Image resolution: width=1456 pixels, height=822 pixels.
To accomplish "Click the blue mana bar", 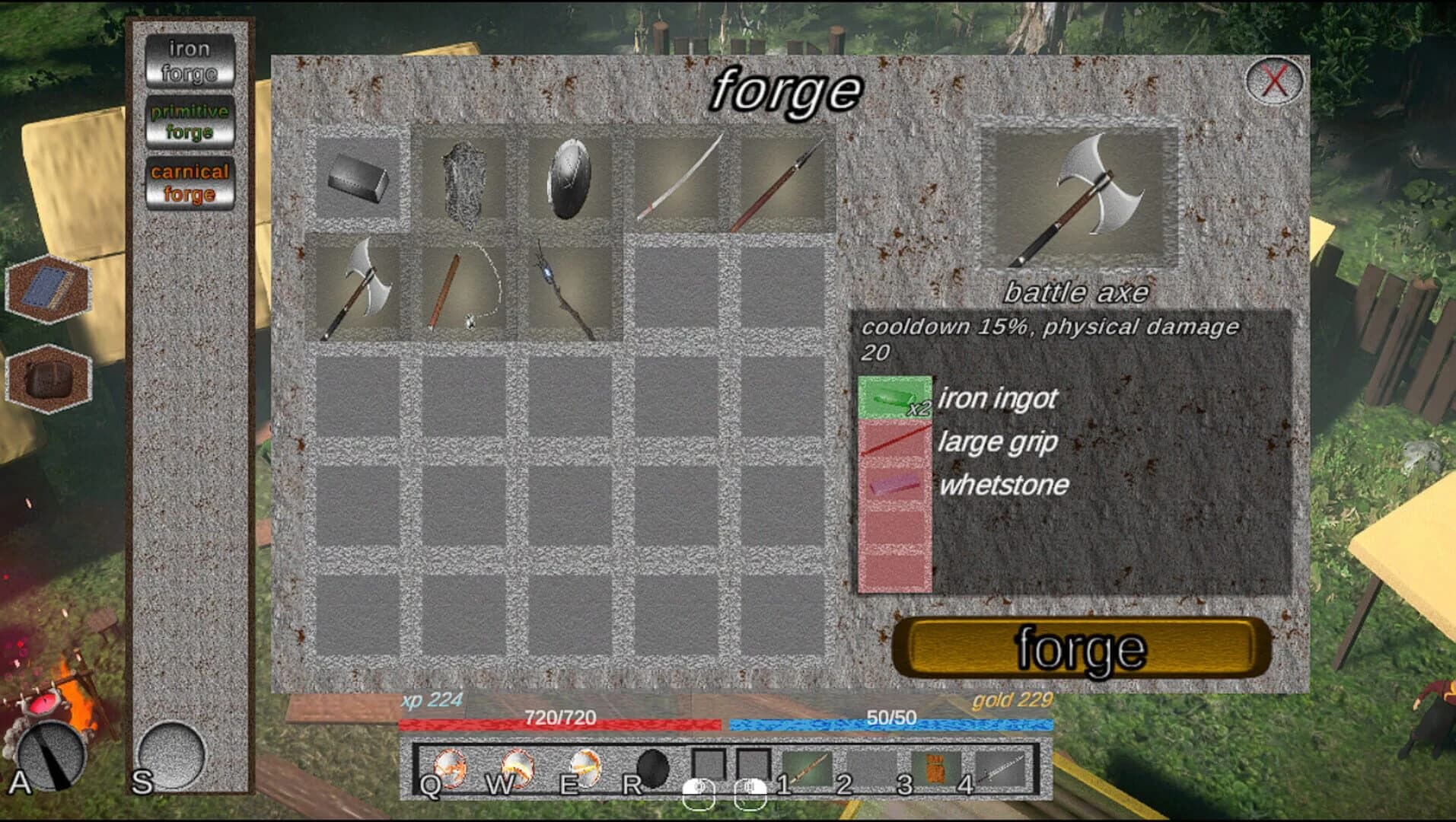I will point(890,725).
